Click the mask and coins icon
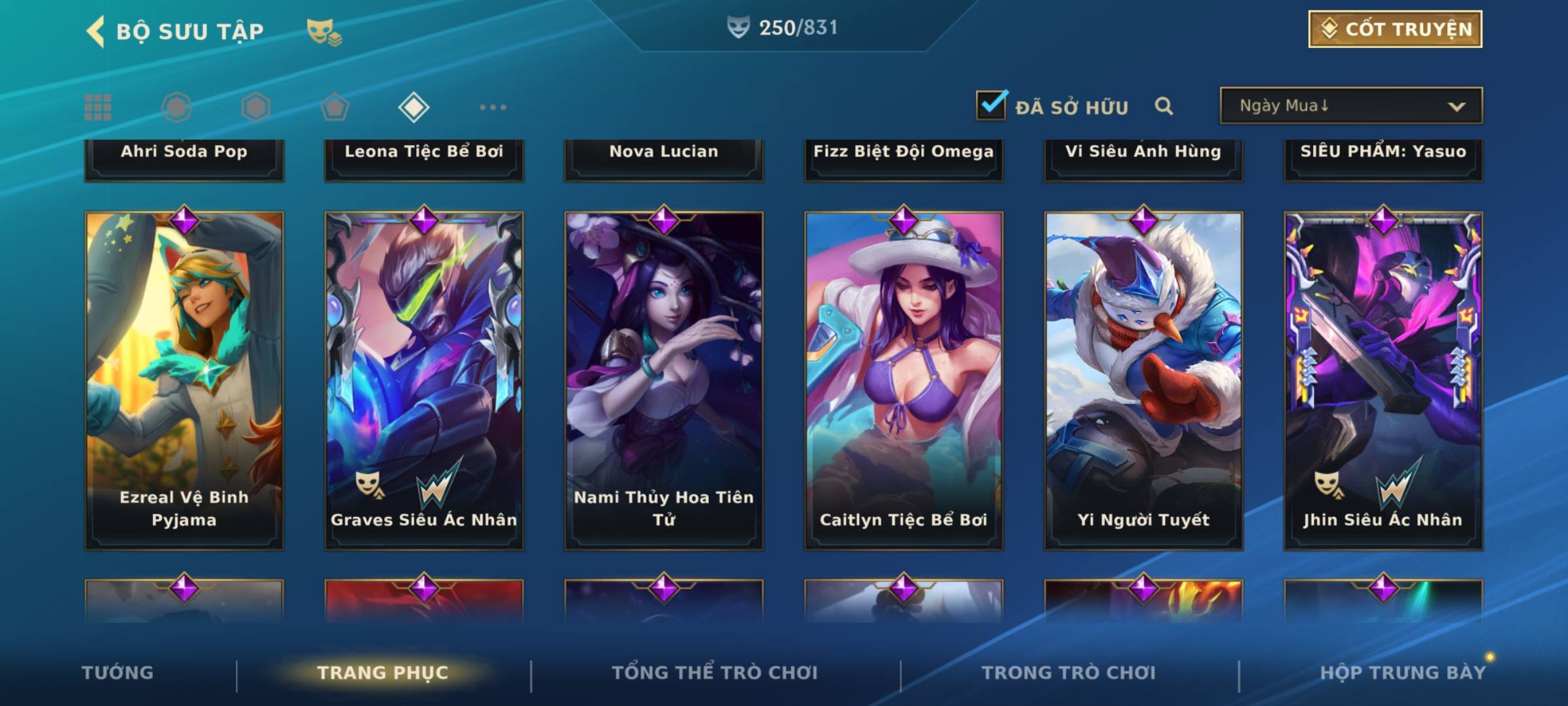1568x706 pixels. pyautogui.click(x=324, y=31)
